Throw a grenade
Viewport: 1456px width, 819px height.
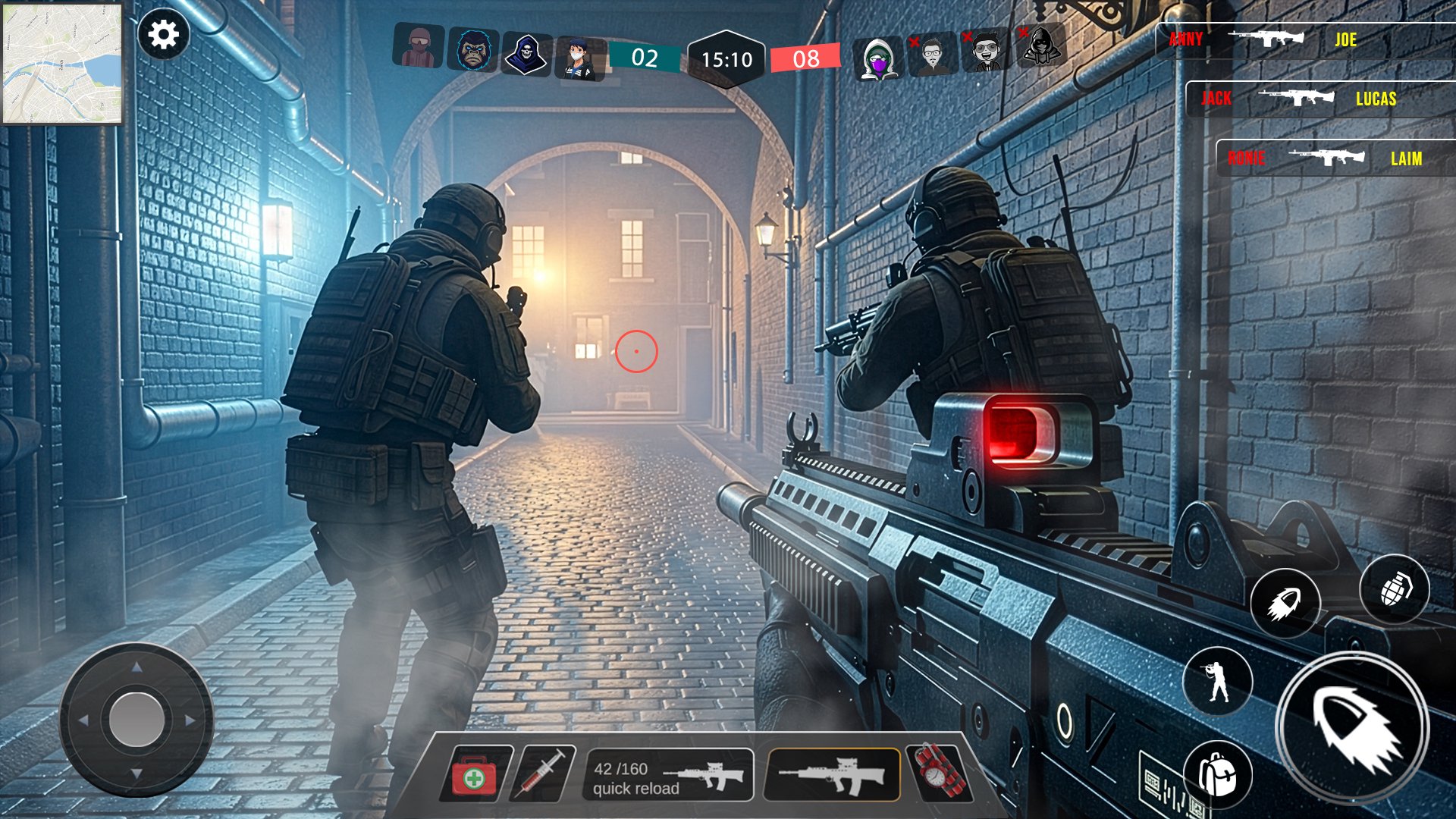pyautogui.click(x=1394, y=589)
